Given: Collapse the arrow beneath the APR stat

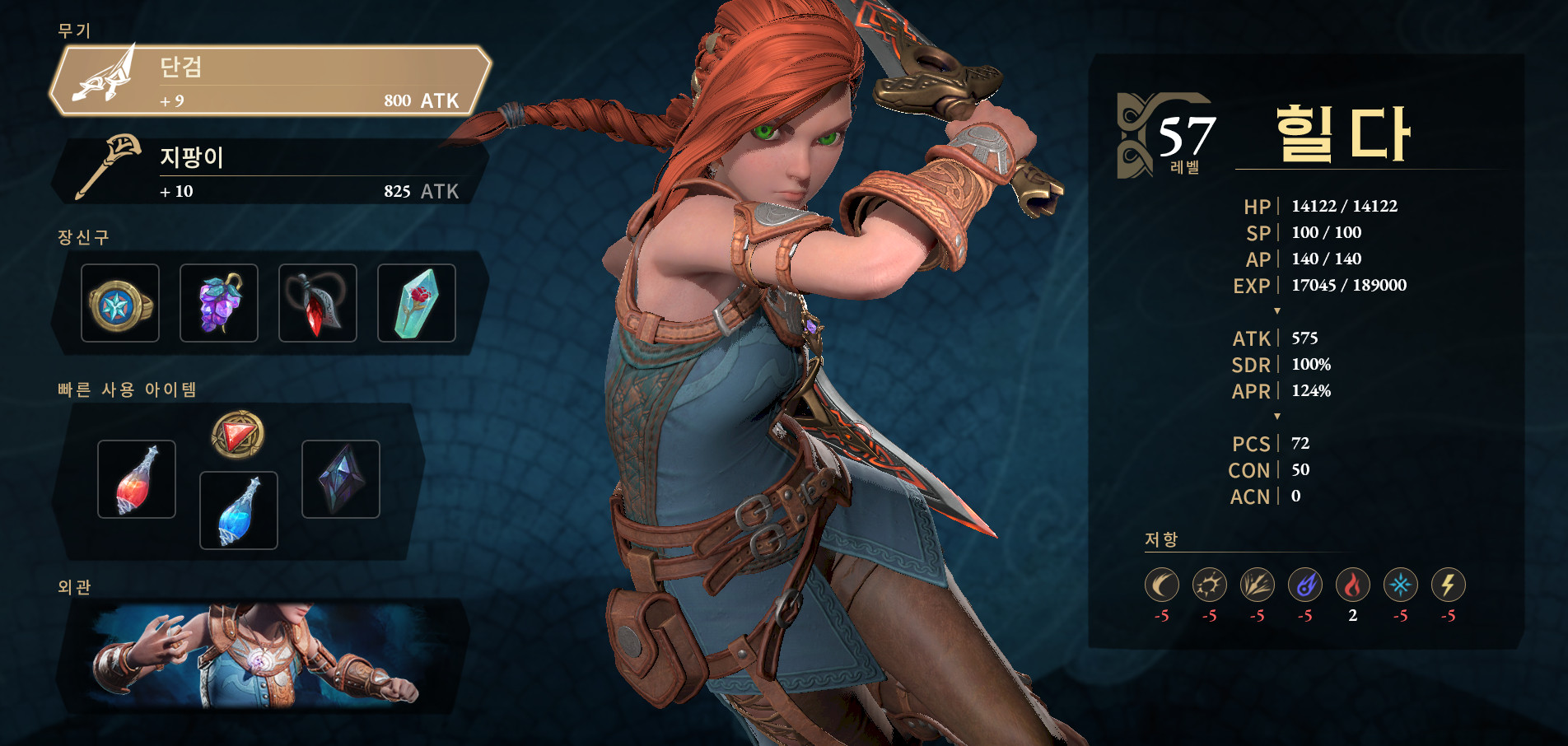Looking at the screenshot, I should click(1278, 417).
